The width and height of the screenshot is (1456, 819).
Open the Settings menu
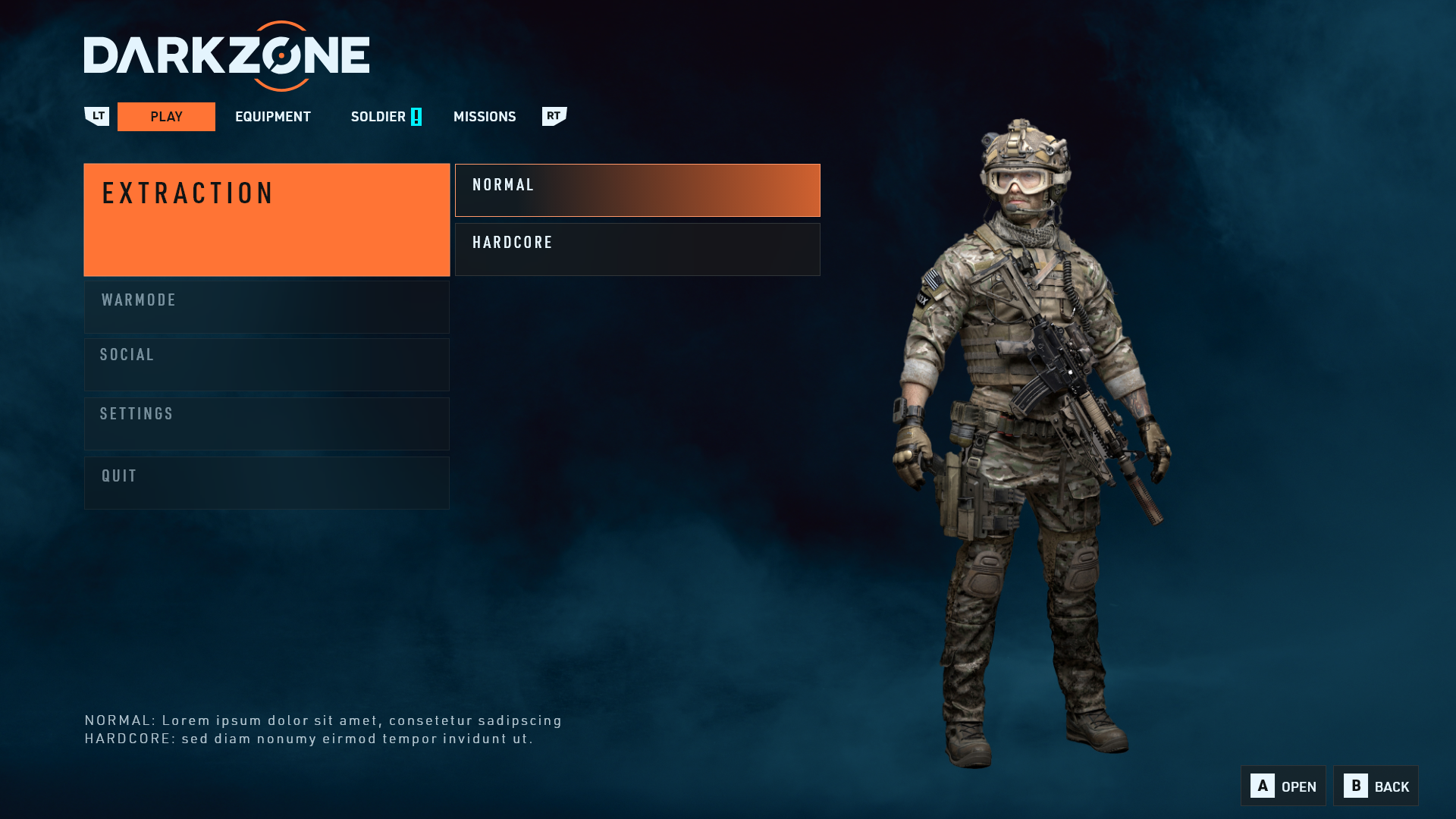(x=266, y=424)
